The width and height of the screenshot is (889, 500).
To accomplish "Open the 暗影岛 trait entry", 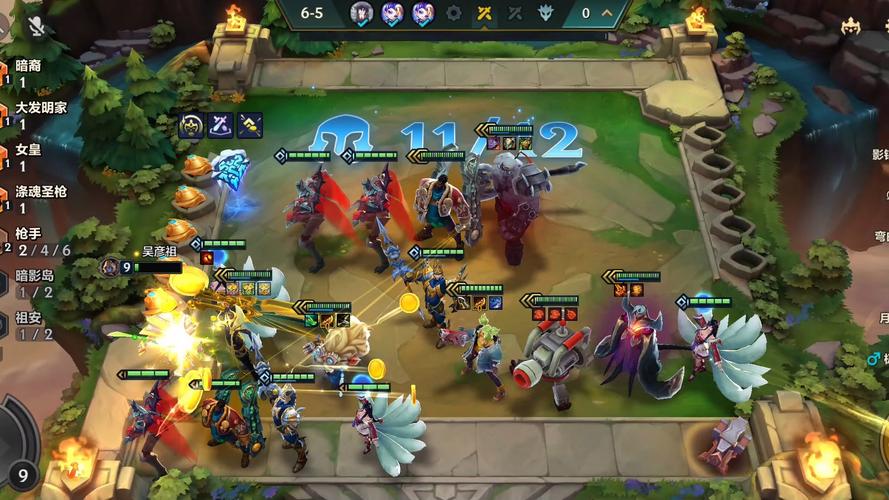I will pos(36,282).
